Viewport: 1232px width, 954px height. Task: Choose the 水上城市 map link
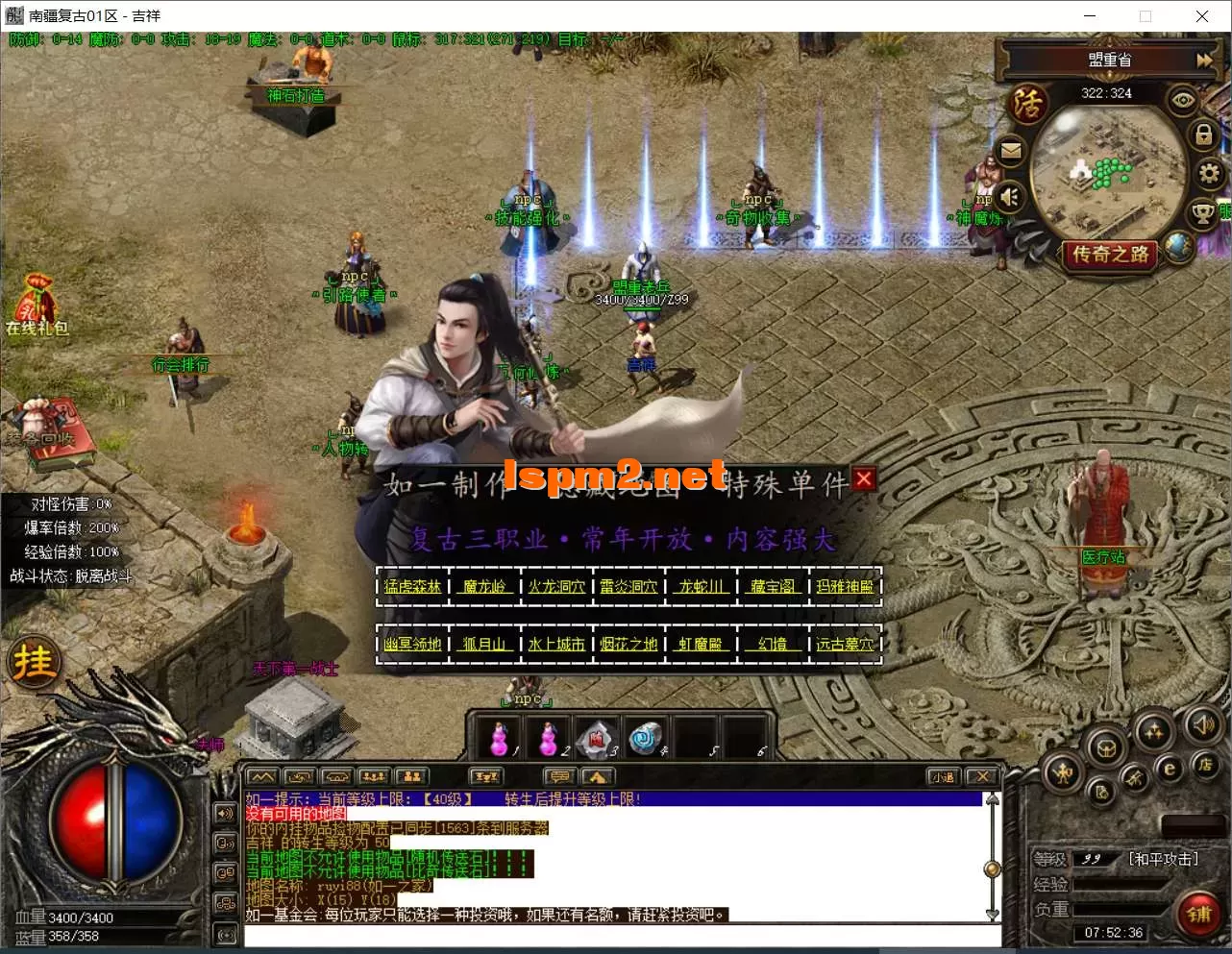click(x=556, y=644)
